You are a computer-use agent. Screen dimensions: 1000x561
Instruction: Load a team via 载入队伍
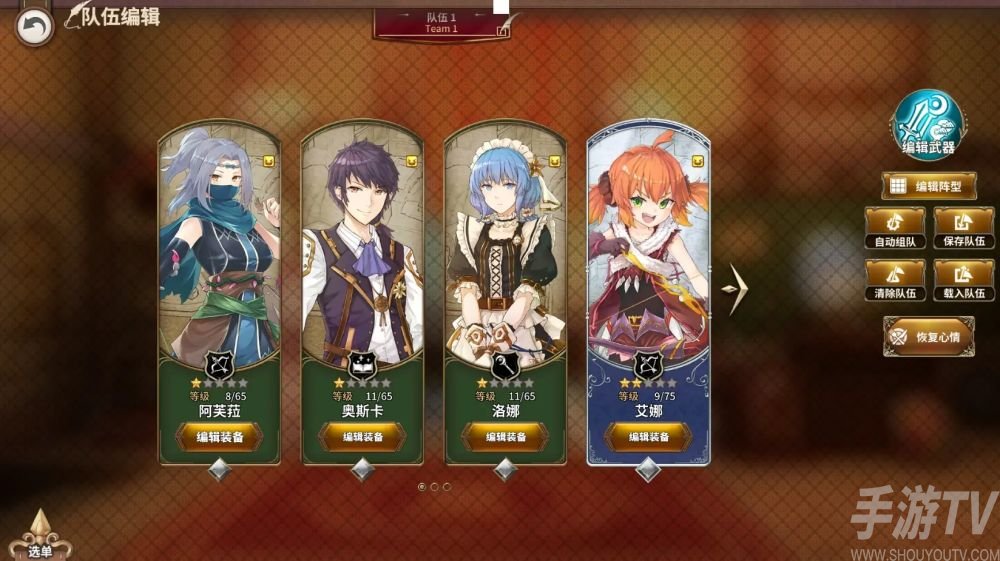pyautogui.click(x=964, y=280)
